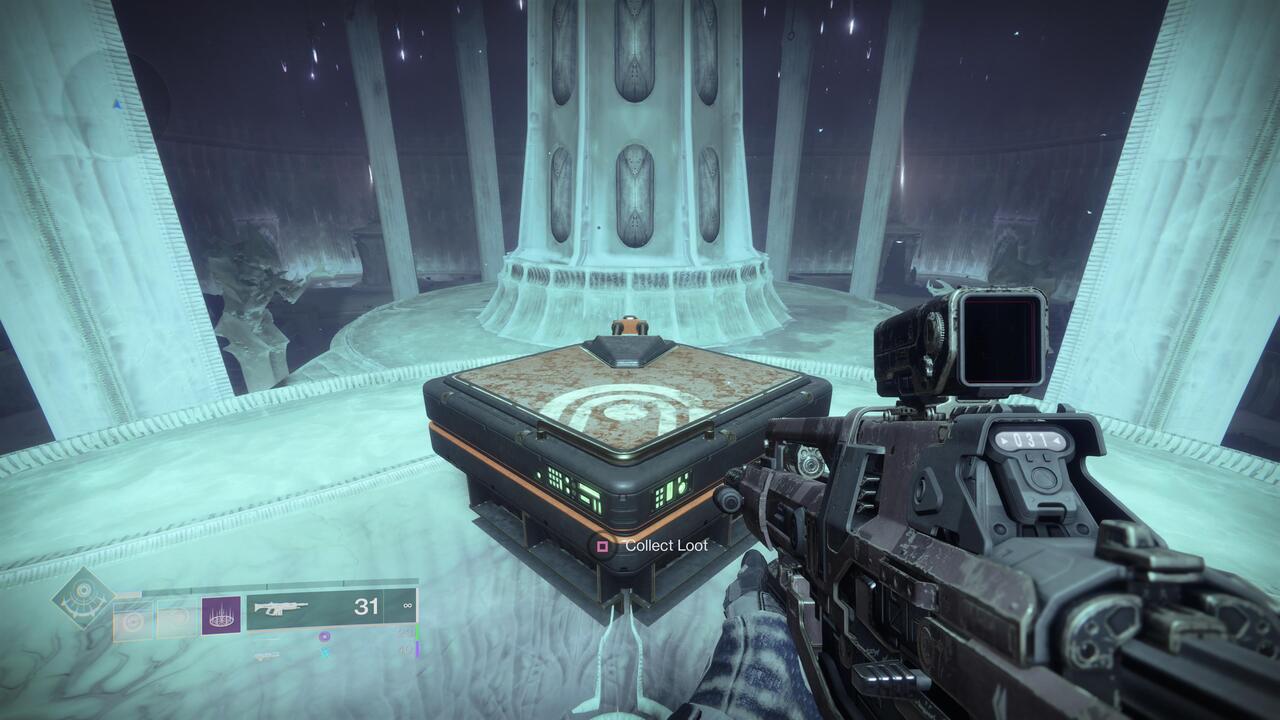This screenshot has width=1280, height=720.
Task: Click the melee ability icon
Action: click(176, 616)
